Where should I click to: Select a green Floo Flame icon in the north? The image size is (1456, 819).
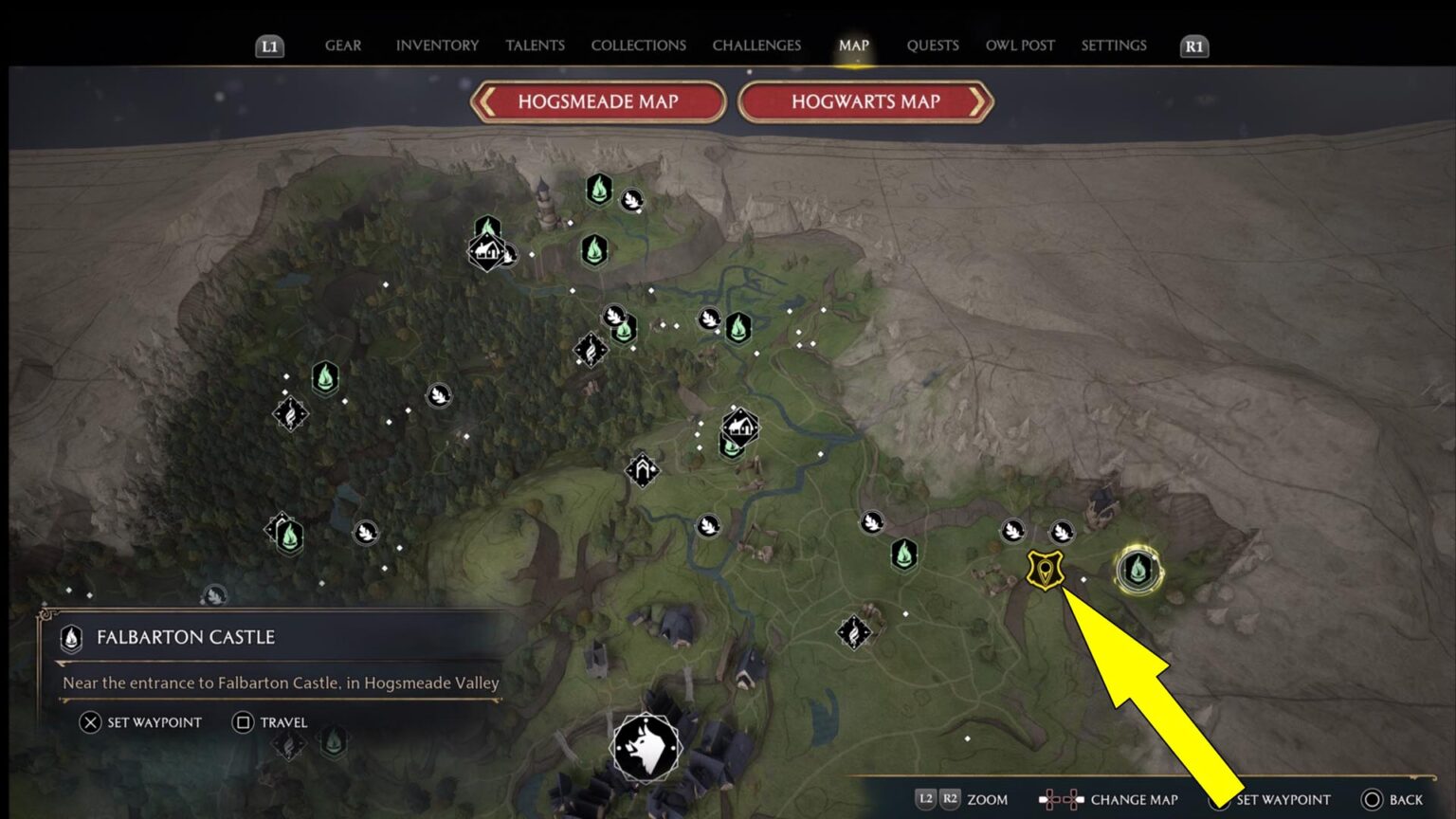click(x=597, y=190)
